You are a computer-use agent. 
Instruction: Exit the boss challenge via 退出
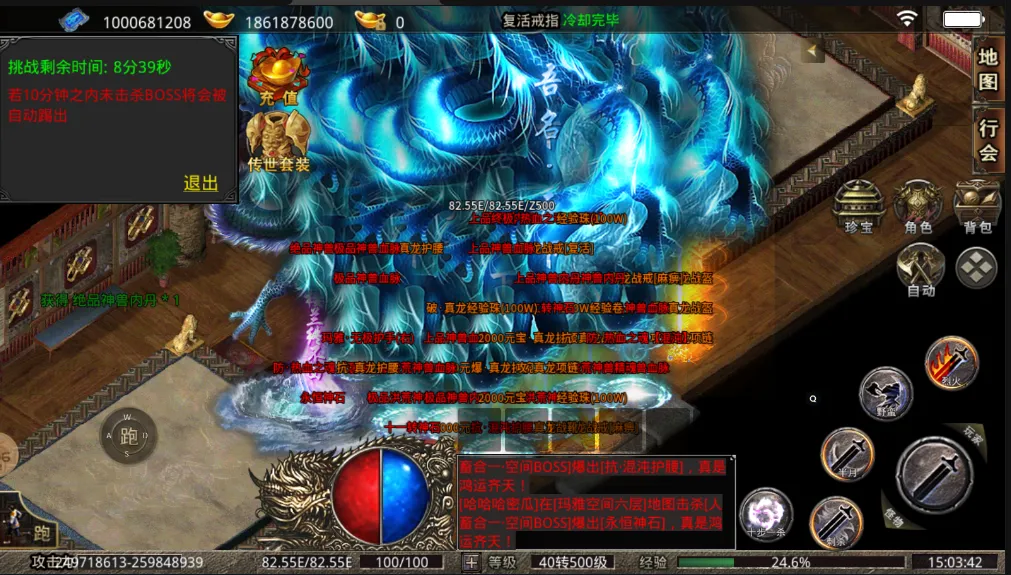tap(201, 183)
